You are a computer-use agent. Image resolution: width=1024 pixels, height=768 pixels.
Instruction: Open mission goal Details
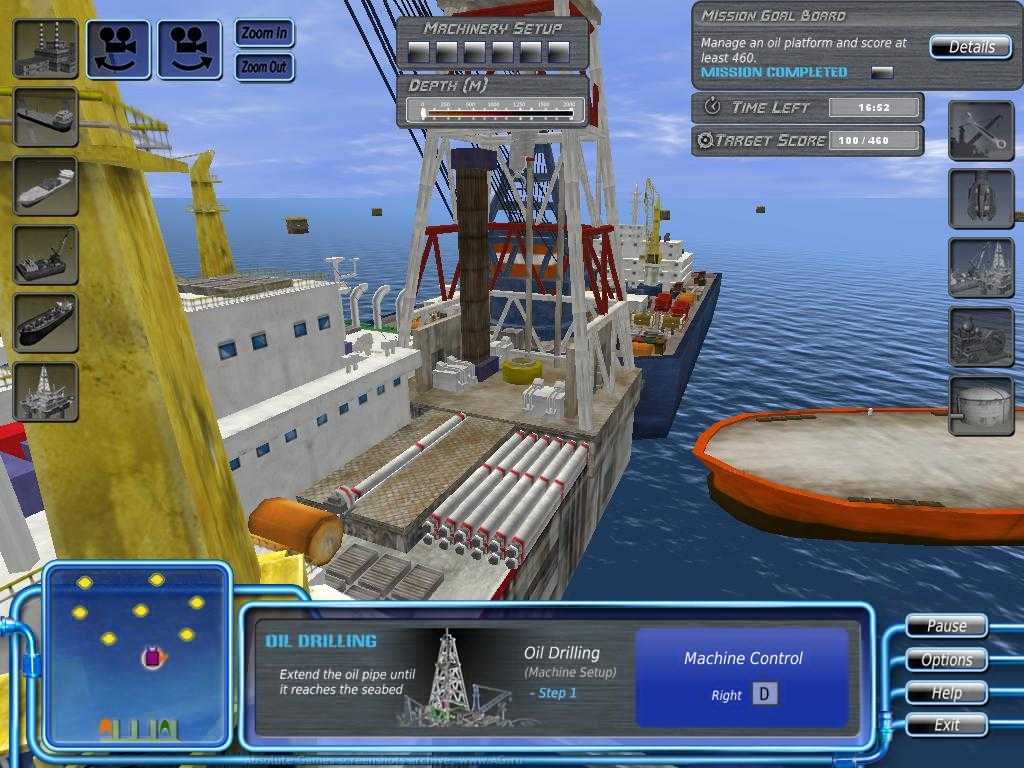tap(971, 47)
